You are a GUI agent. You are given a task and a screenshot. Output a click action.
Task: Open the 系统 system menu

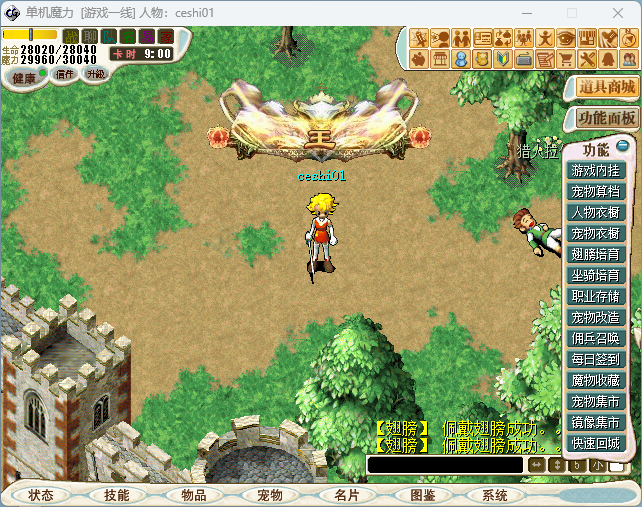494,495
